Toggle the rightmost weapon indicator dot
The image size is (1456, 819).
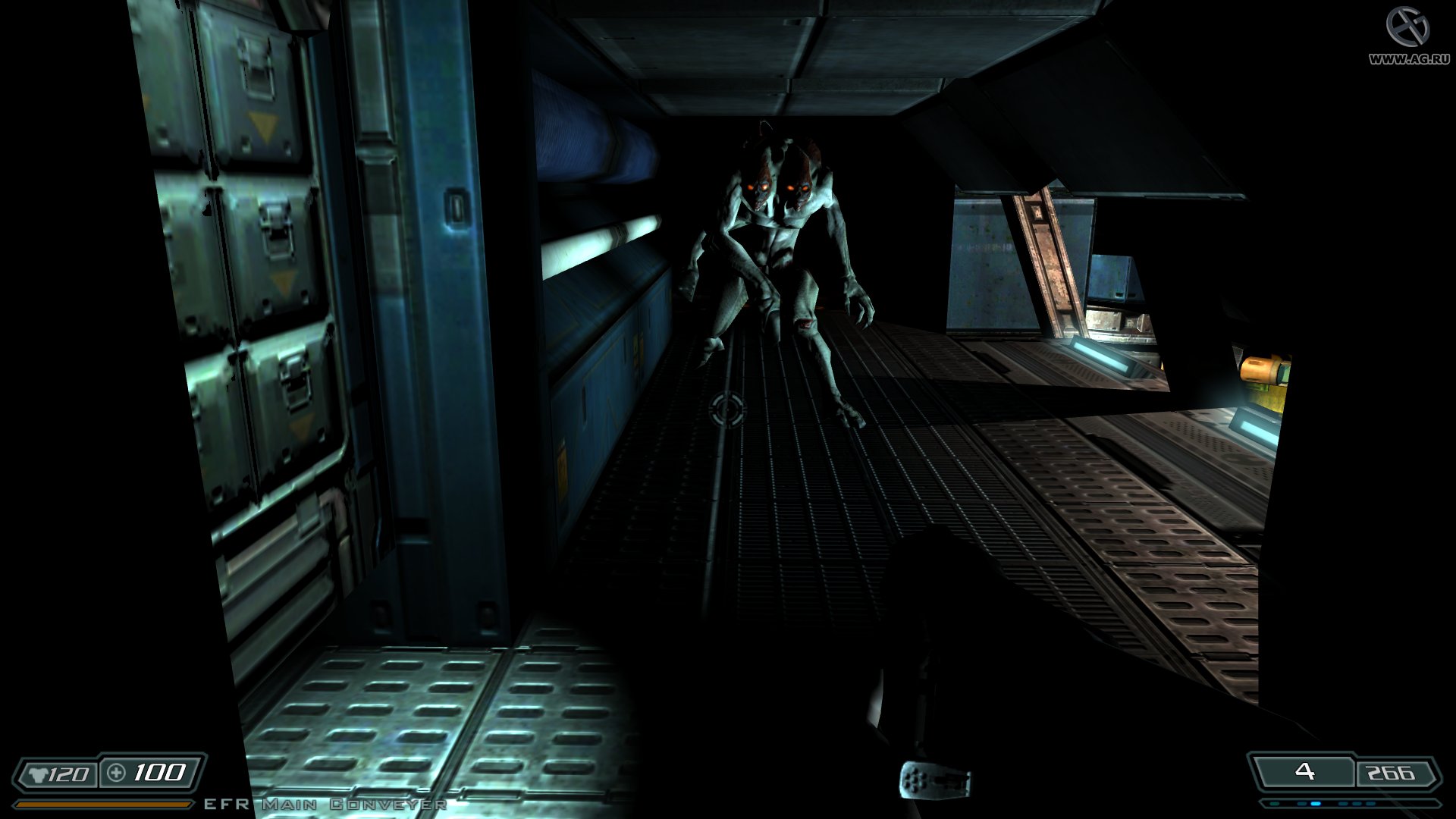pos(1370,803)
